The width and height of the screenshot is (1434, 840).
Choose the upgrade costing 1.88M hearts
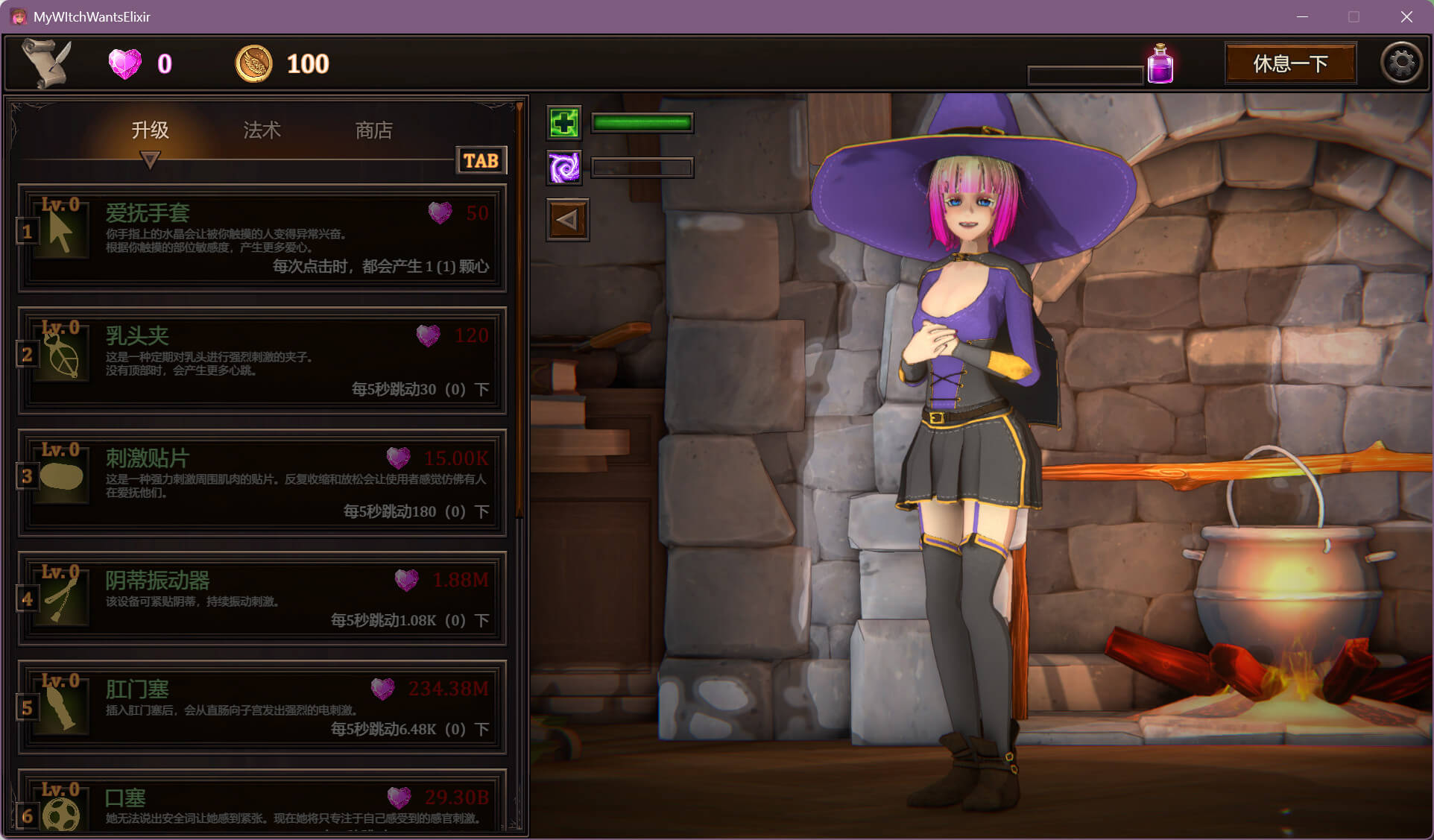click(262, 599)
